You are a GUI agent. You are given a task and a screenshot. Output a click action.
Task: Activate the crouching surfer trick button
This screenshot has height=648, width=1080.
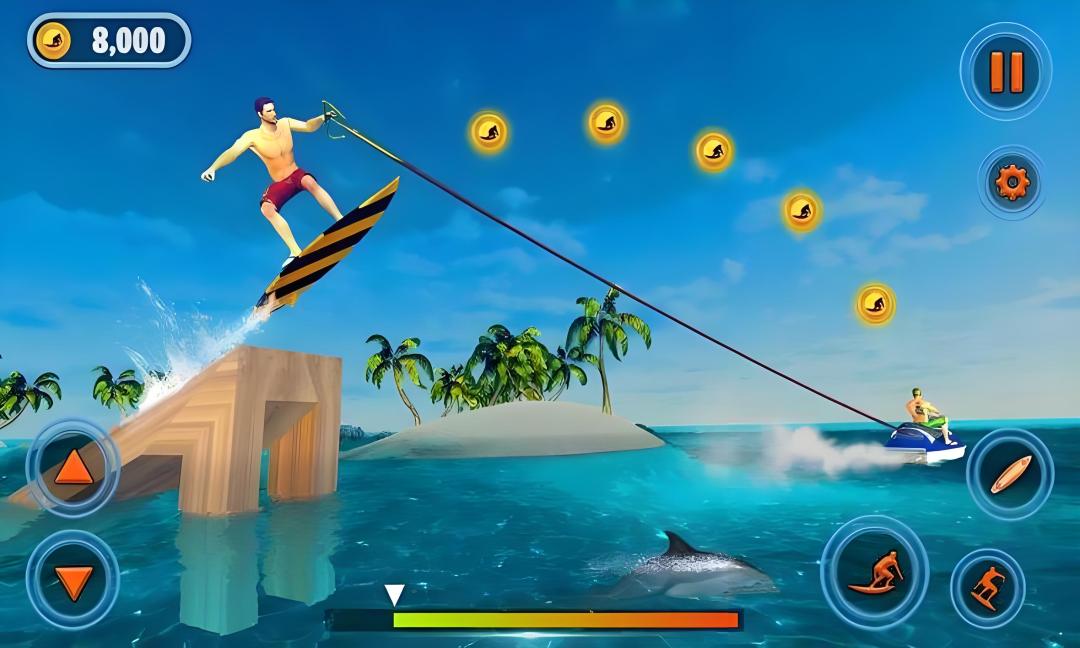coord(875,572)
